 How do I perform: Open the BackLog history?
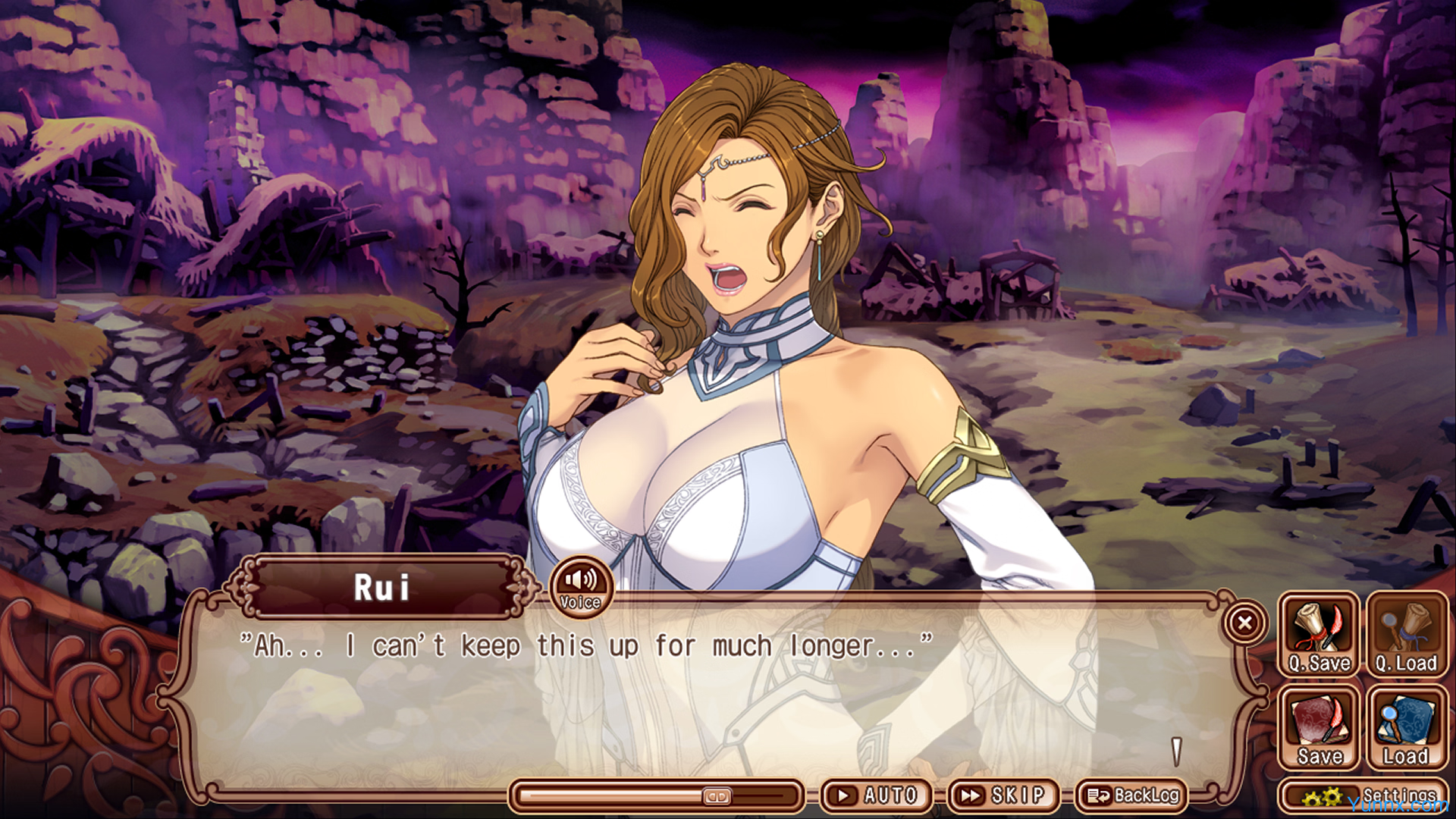[1132, 795]
